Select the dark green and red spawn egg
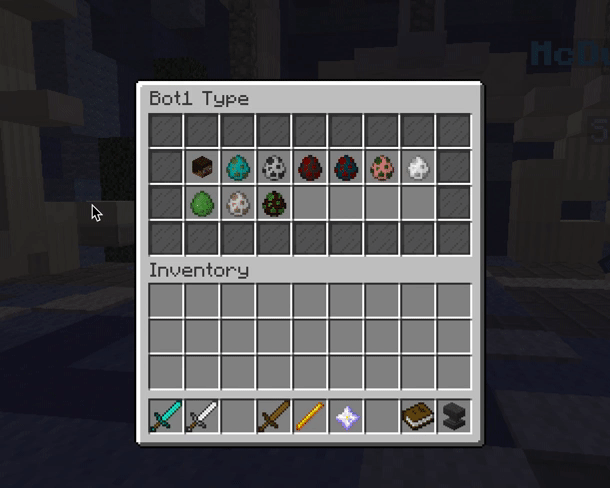610x488 pixels. (274, 203)
